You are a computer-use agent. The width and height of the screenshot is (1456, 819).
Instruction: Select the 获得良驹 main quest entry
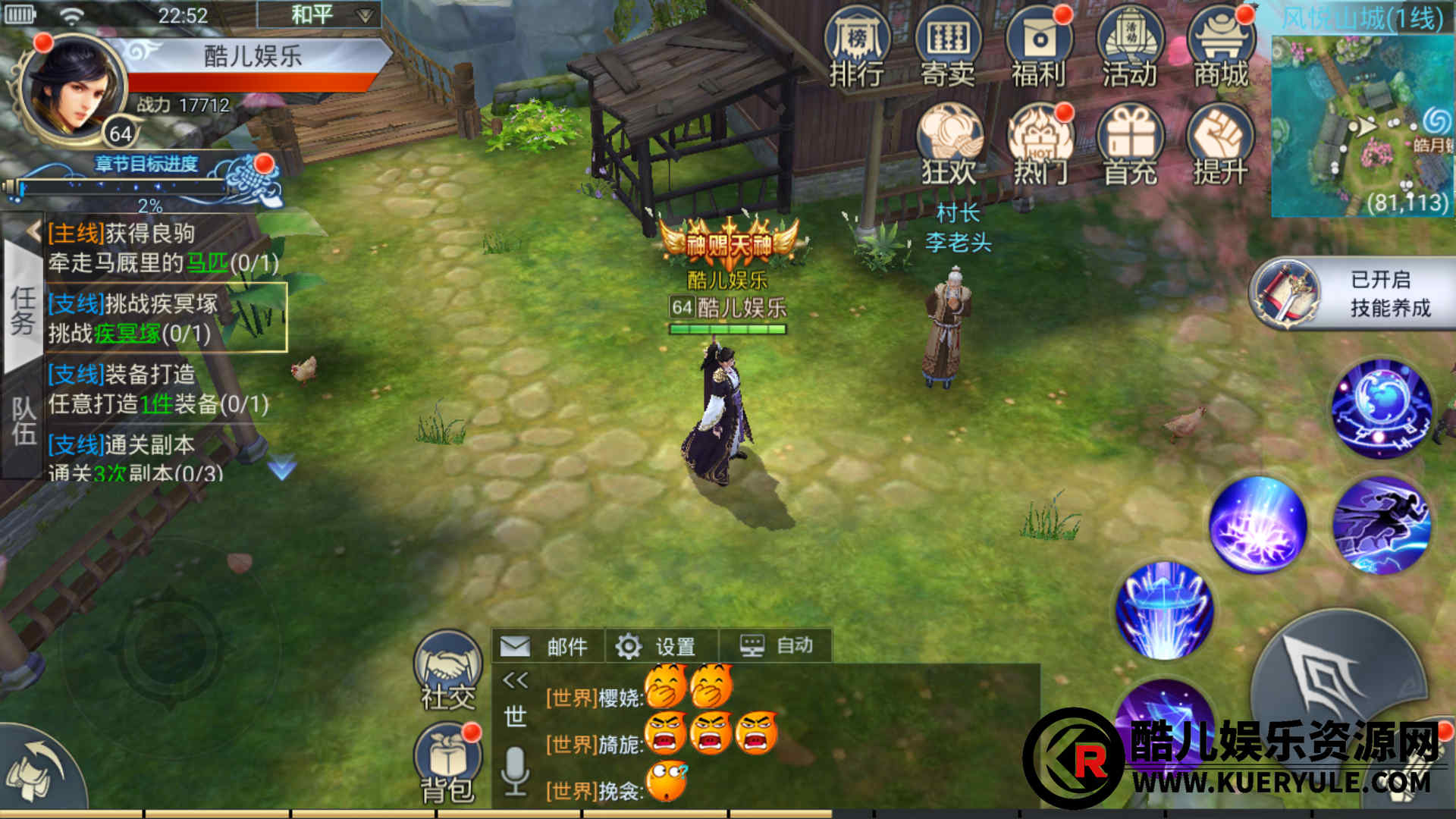[x=163, y=248]
